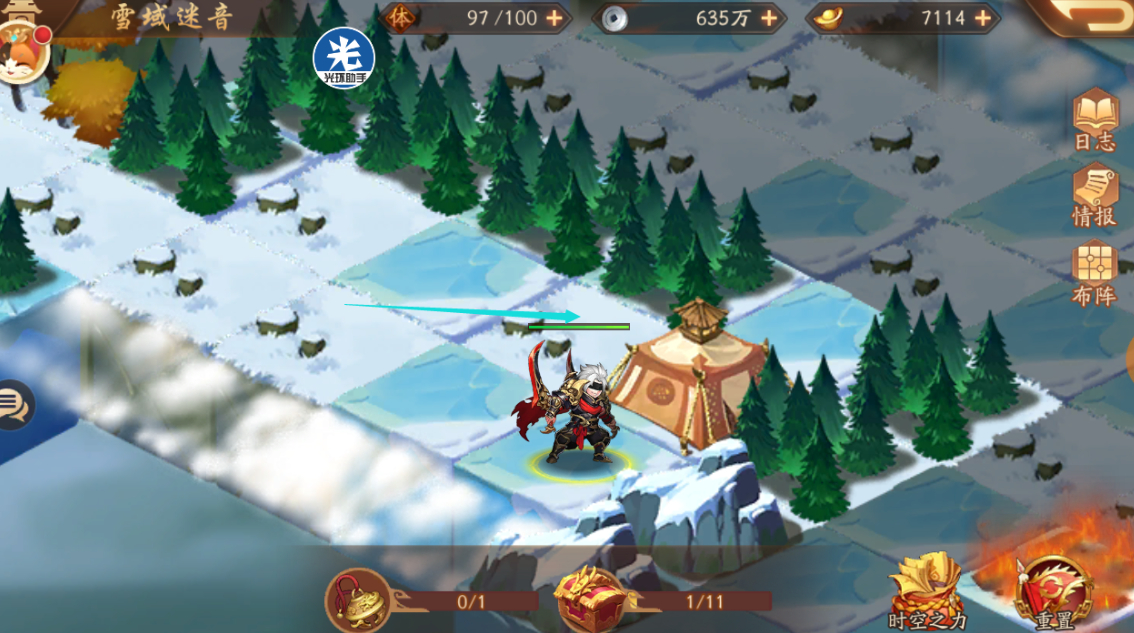Viewport: 1134px width, 633px height.
Task: Add more stamina with the plus button
Action: (553, 18)
